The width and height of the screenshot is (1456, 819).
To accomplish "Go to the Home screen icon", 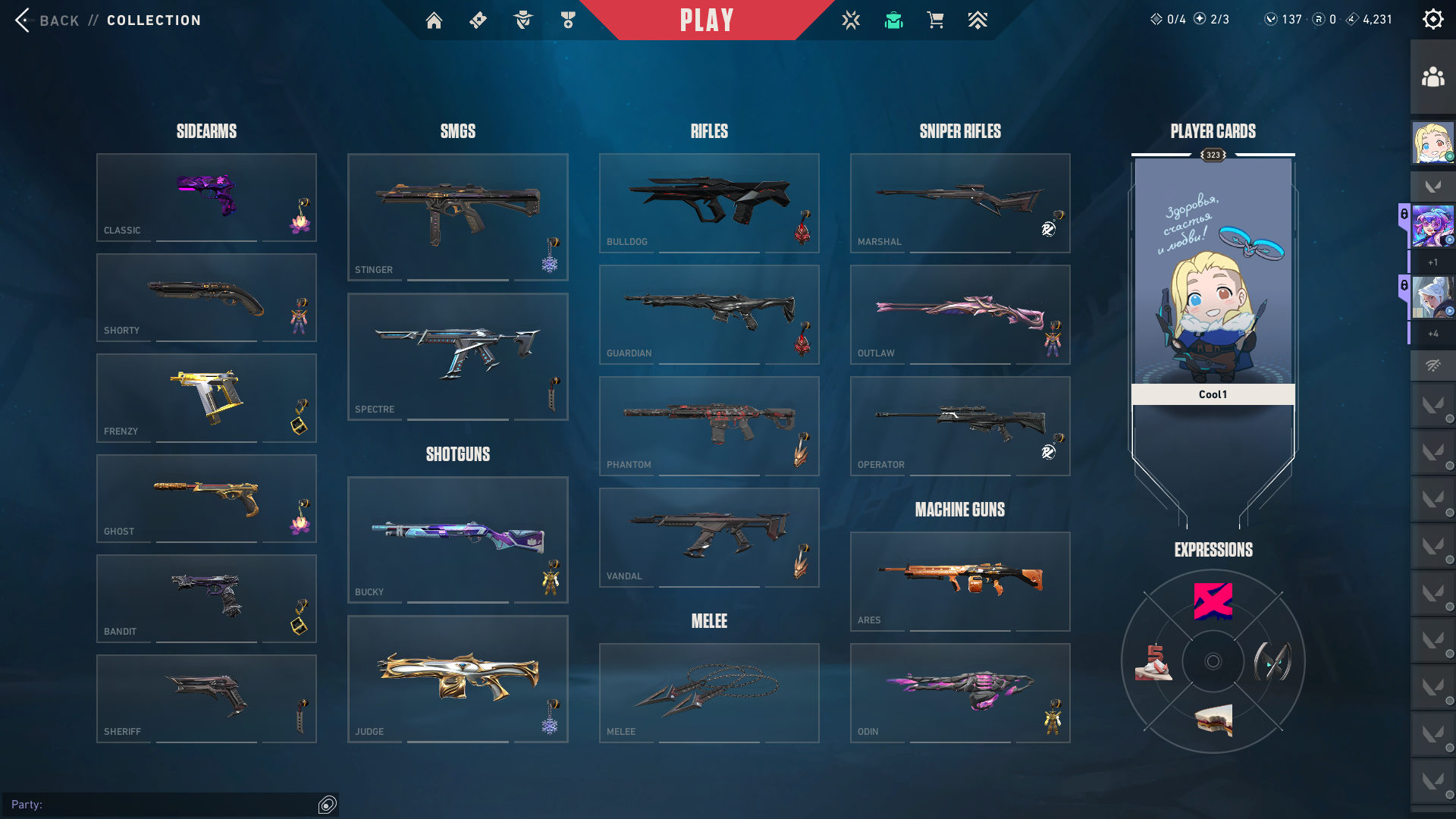I will pos(434,20).
